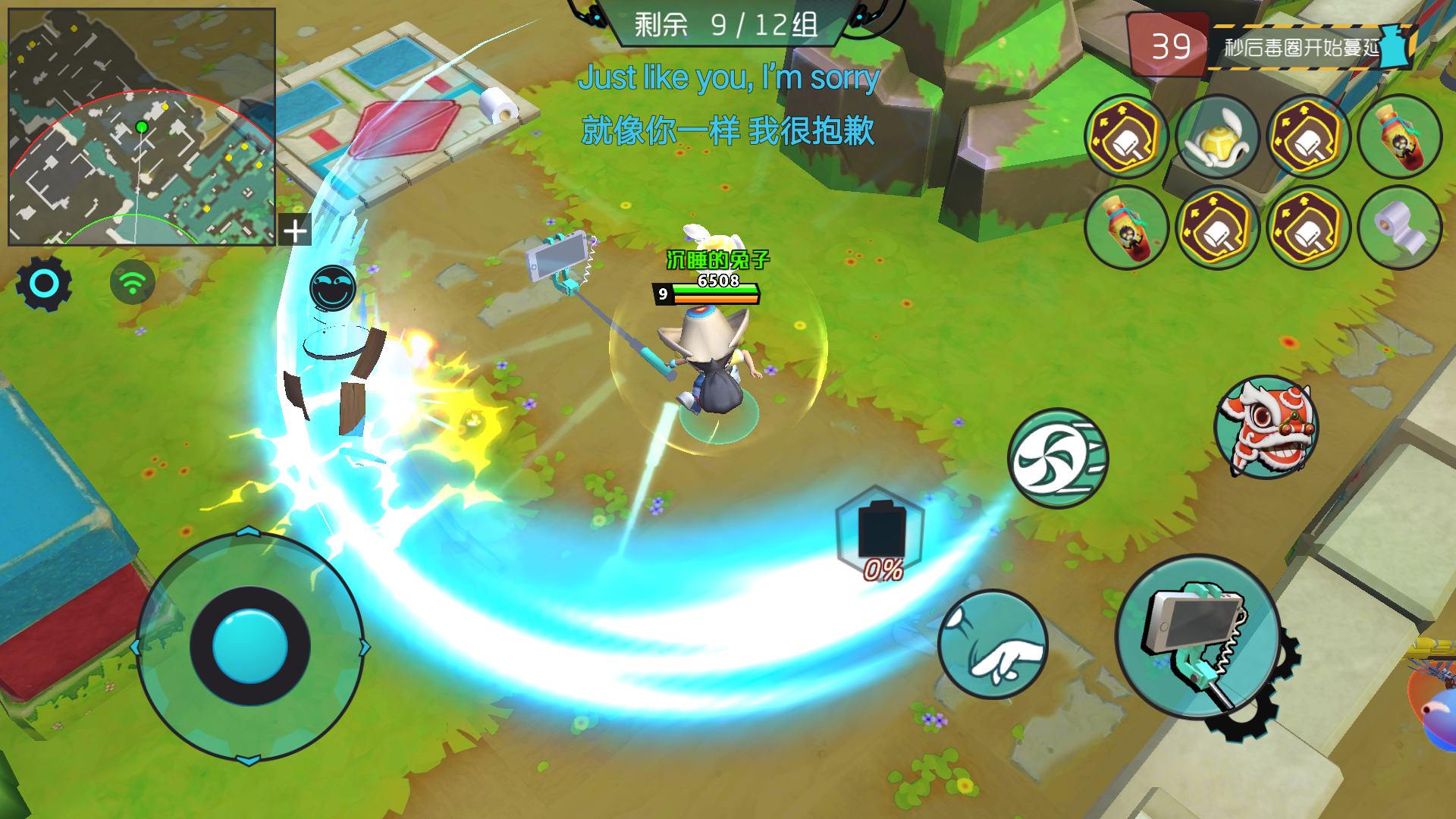
Task: Select the minimap in the corner
Action: (140, 124)
